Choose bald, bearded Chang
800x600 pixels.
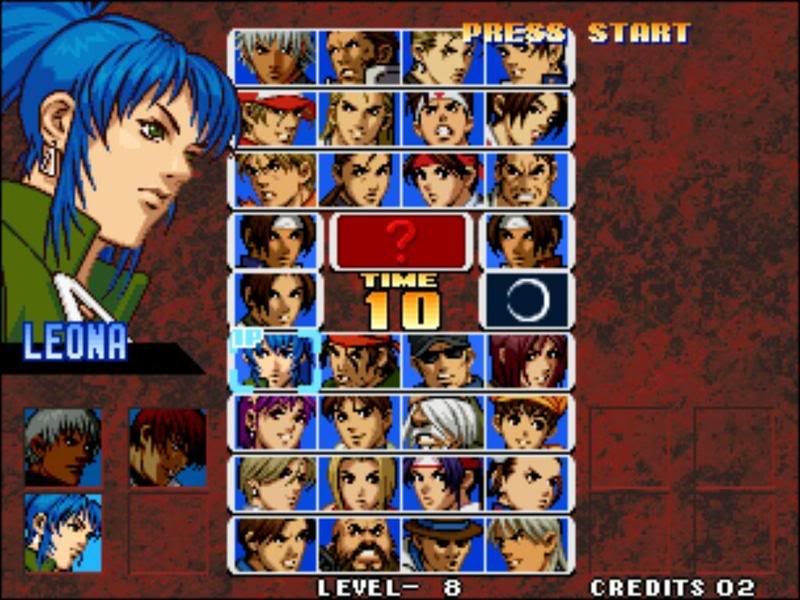point(360,545)
